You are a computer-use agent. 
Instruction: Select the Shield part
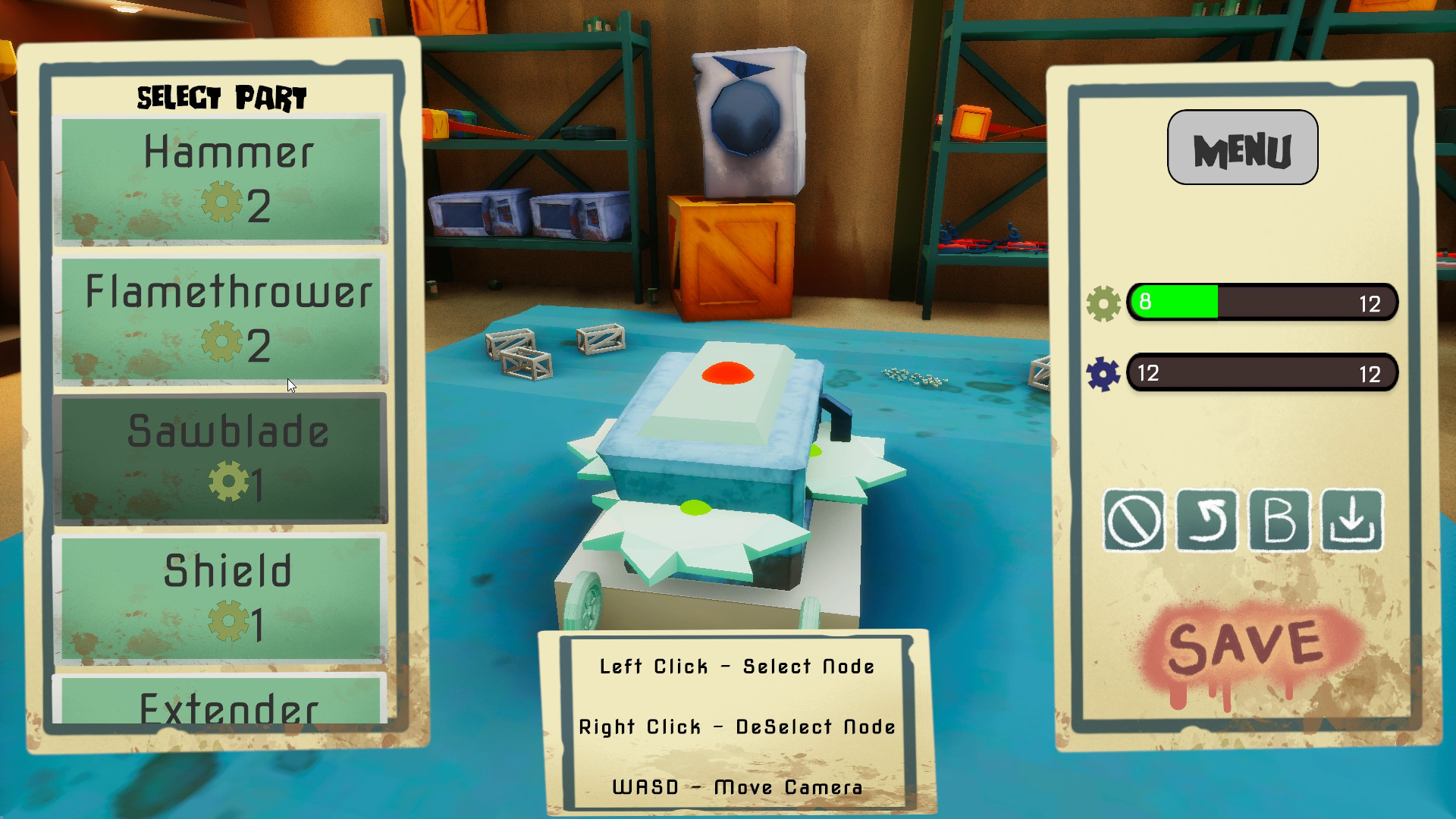pyautogui.click(x=219, y=595)
